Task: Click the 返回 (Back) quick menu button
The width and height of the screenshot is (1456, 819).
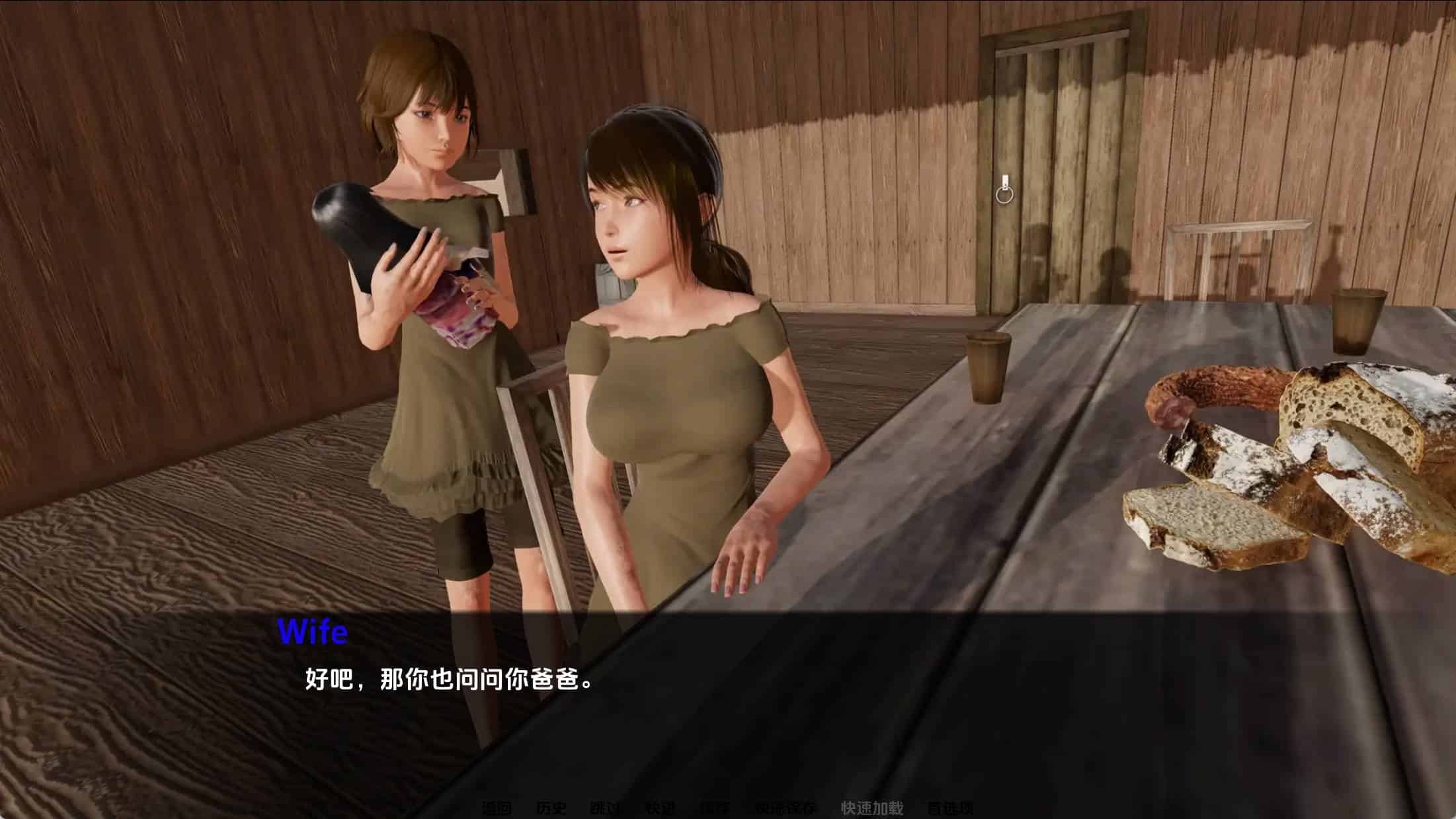Action: 497,808
